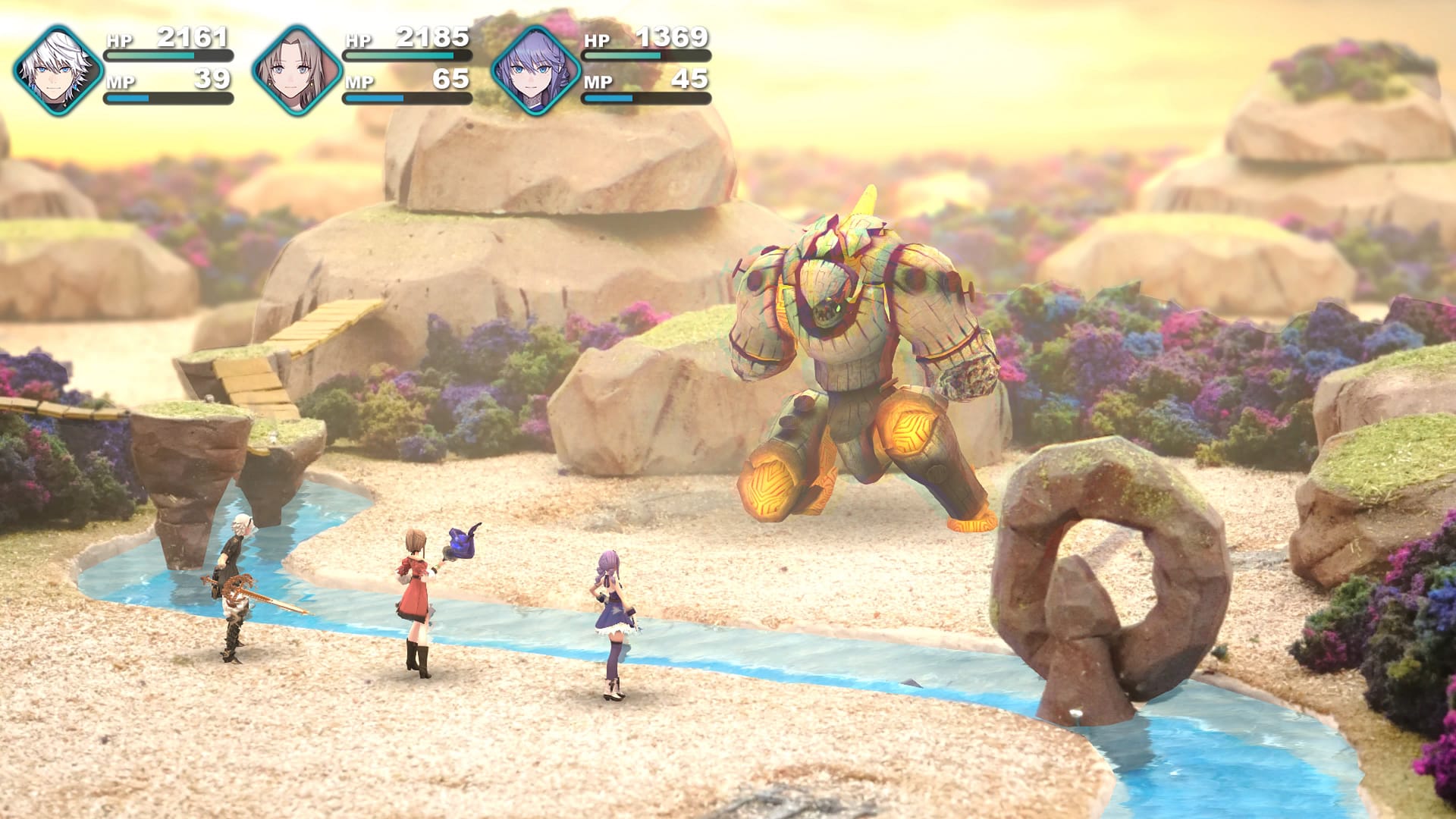
Task: Select the white-haired hero portrait
Action: 58,71
